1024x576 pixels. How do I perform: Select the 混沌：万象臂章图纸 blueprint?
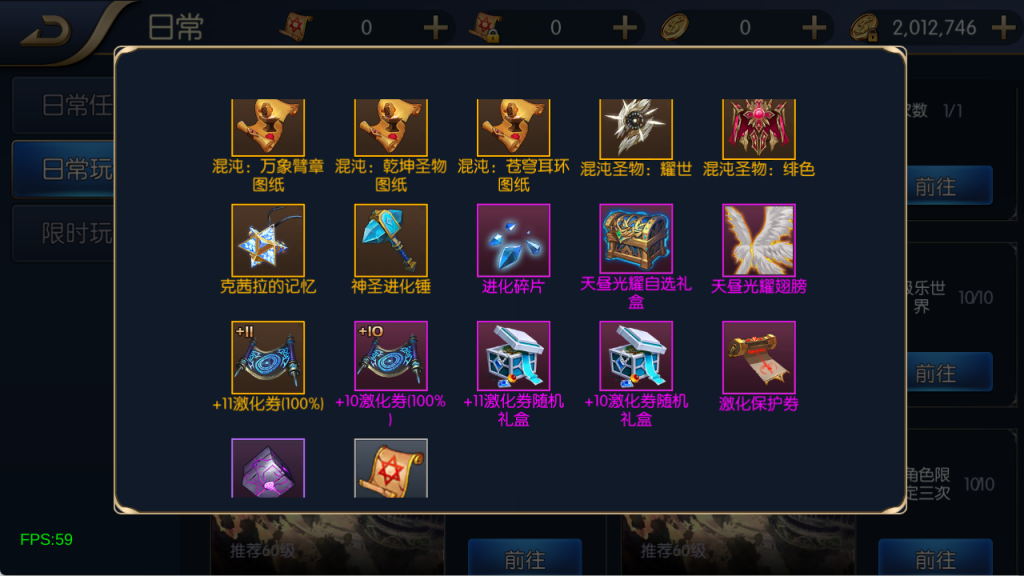click(x=268, y=128)
